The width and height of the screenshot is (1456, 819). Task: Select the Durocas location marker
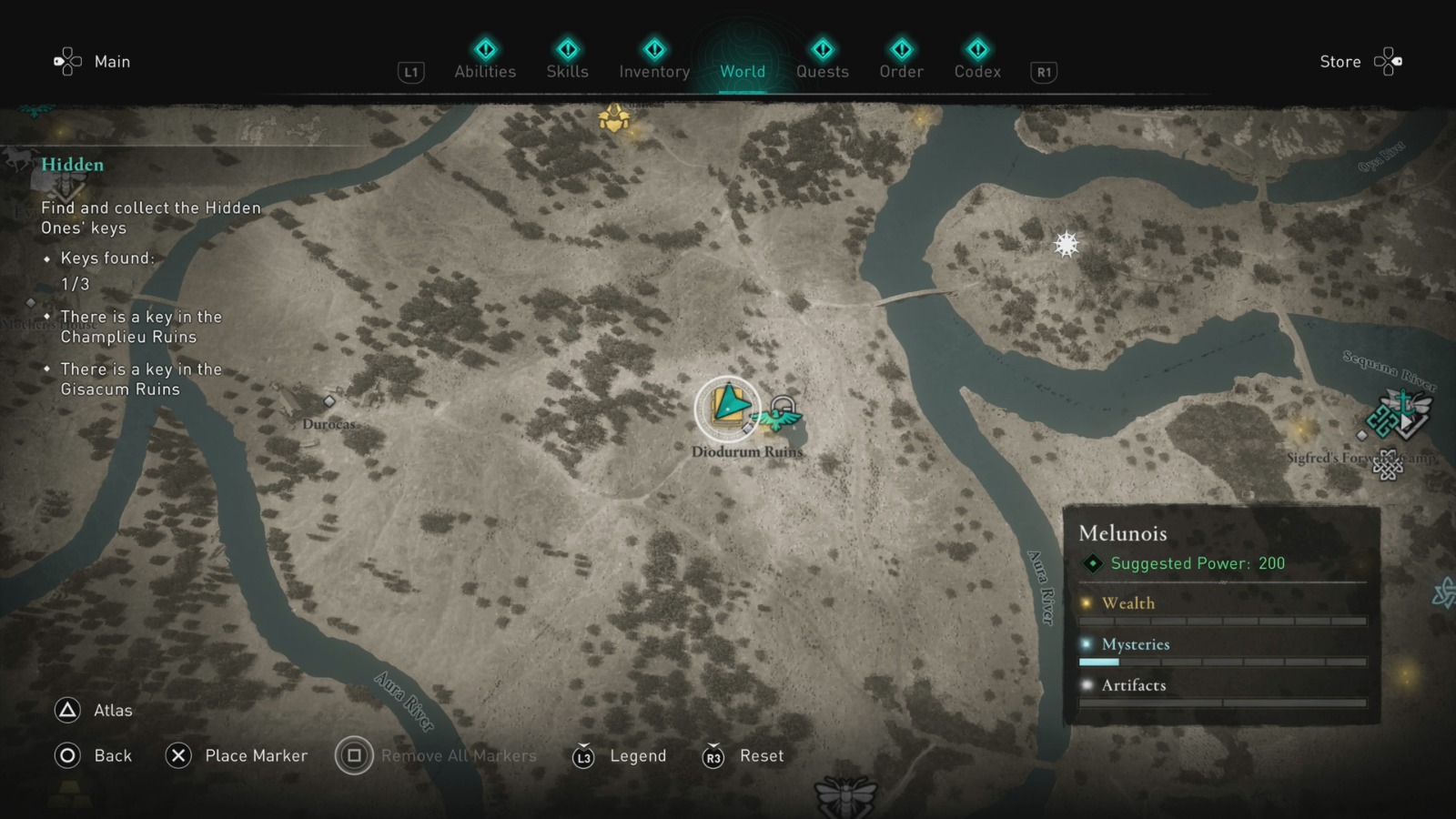pos(329,400)
